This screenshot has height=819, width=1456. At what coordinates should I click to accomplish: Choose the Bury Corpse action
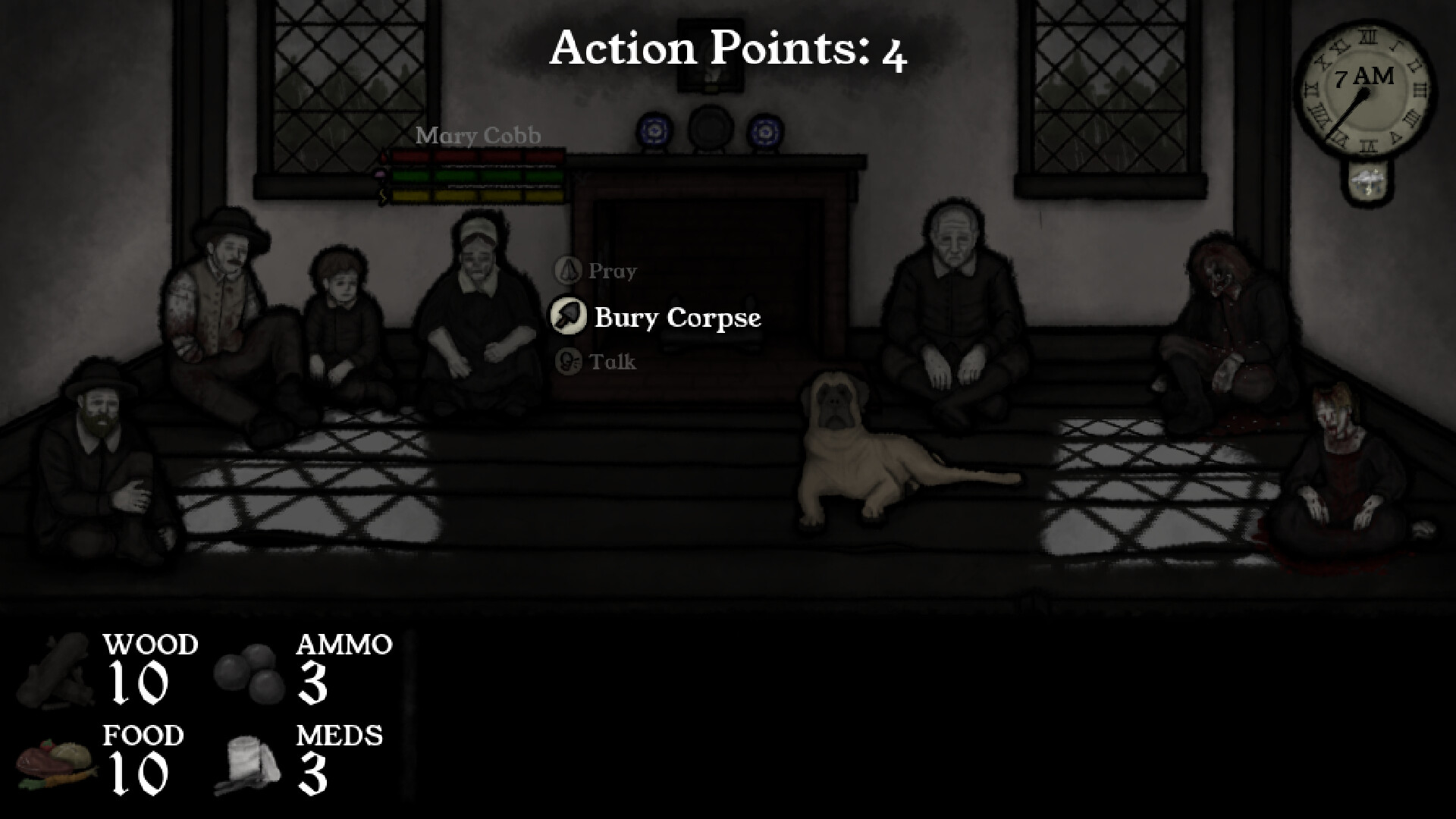coord(677,318)
